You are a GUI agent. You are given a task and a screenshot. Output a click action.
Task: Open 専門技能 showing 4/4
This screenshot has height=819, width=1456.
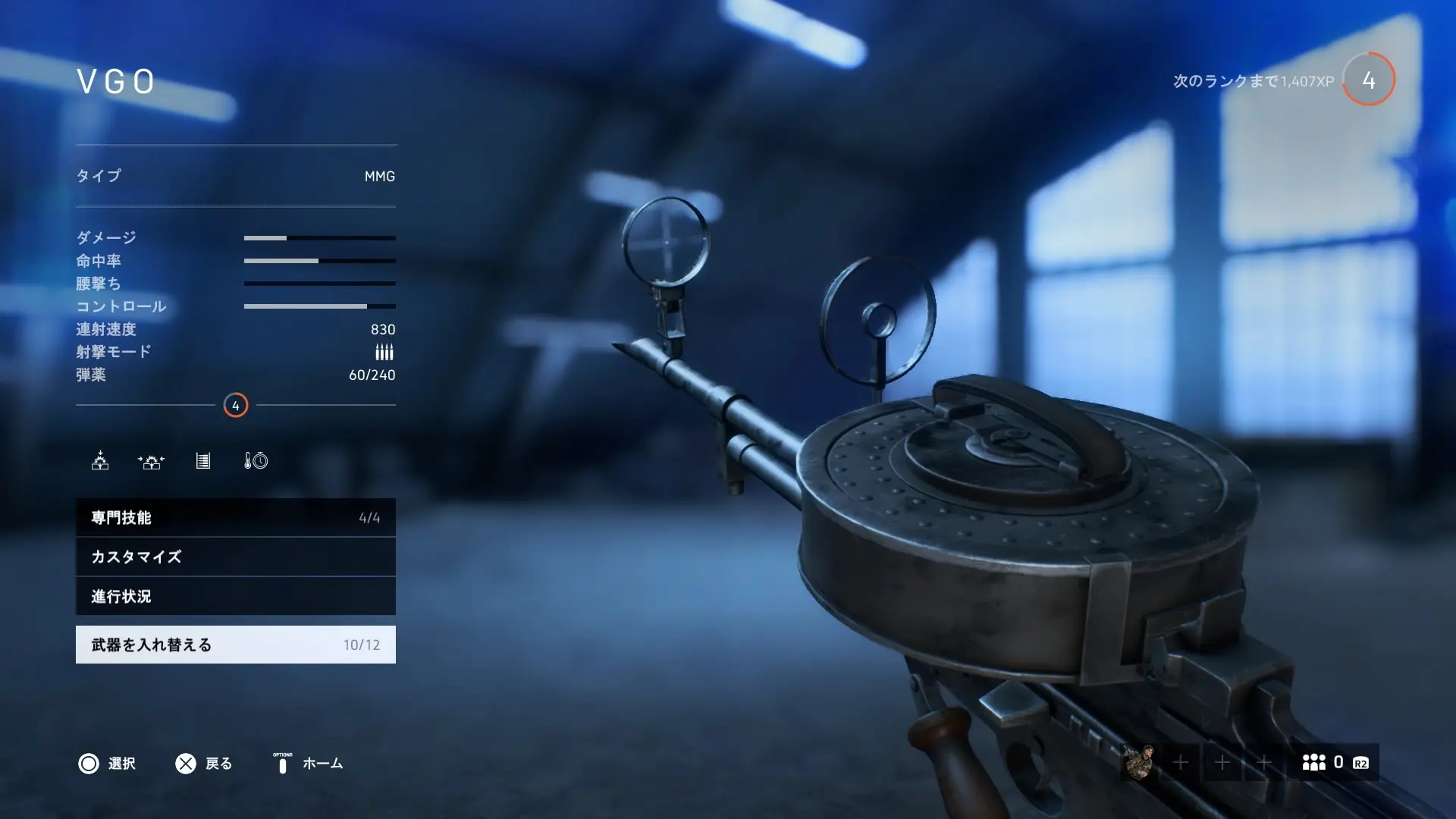pyautogui.click(x=235, y=518)
